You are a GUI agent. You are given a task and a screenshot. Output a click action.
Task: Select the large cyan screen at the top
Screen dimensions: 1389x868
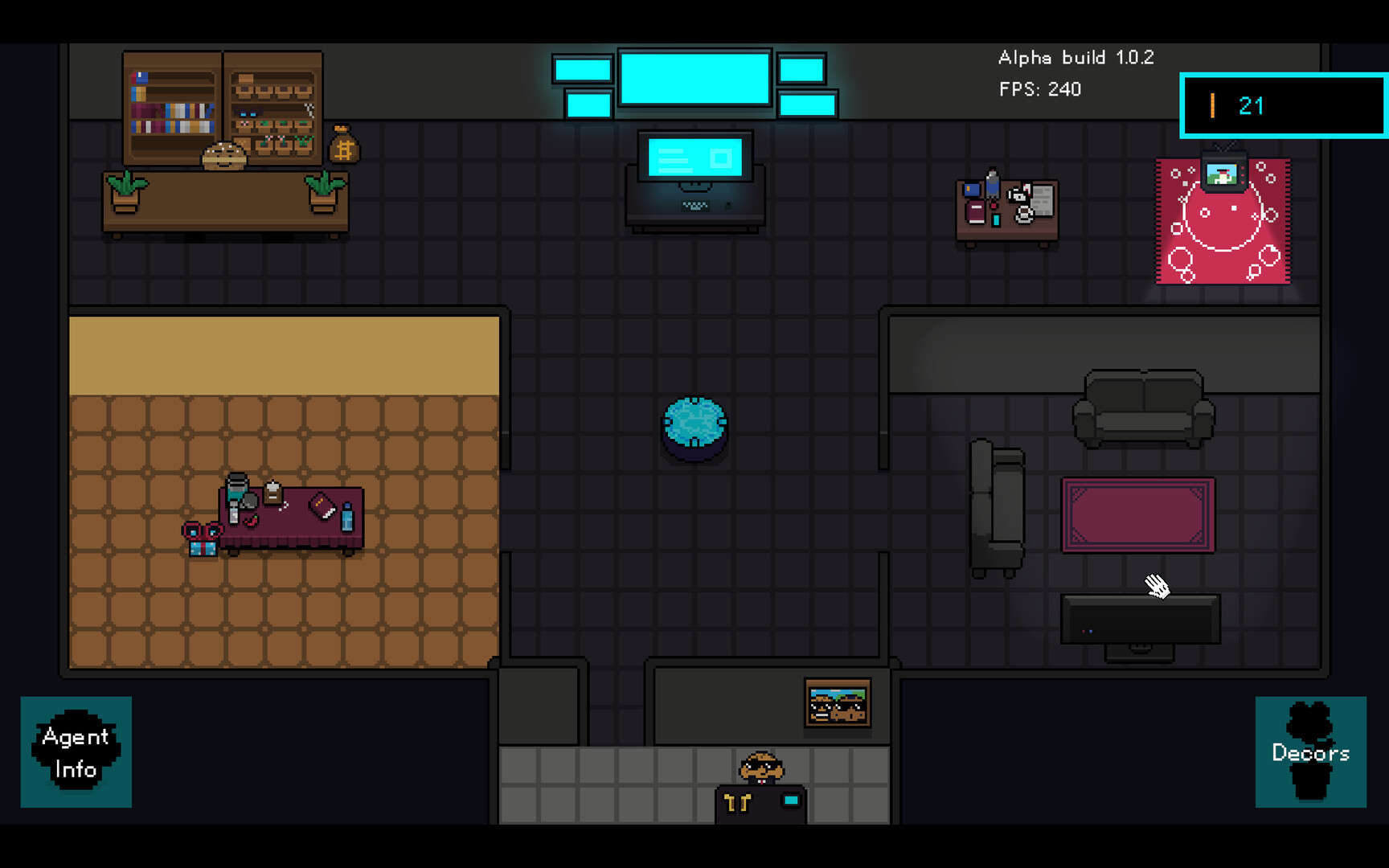[694, 78]
